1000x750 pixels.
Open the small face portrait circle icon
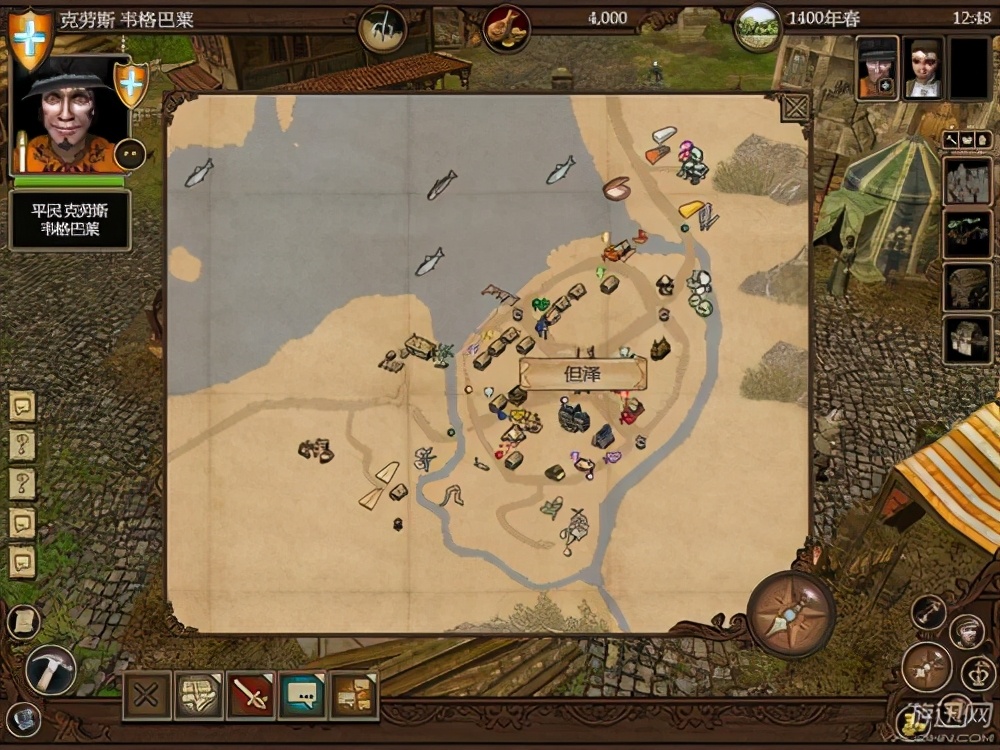966,630
